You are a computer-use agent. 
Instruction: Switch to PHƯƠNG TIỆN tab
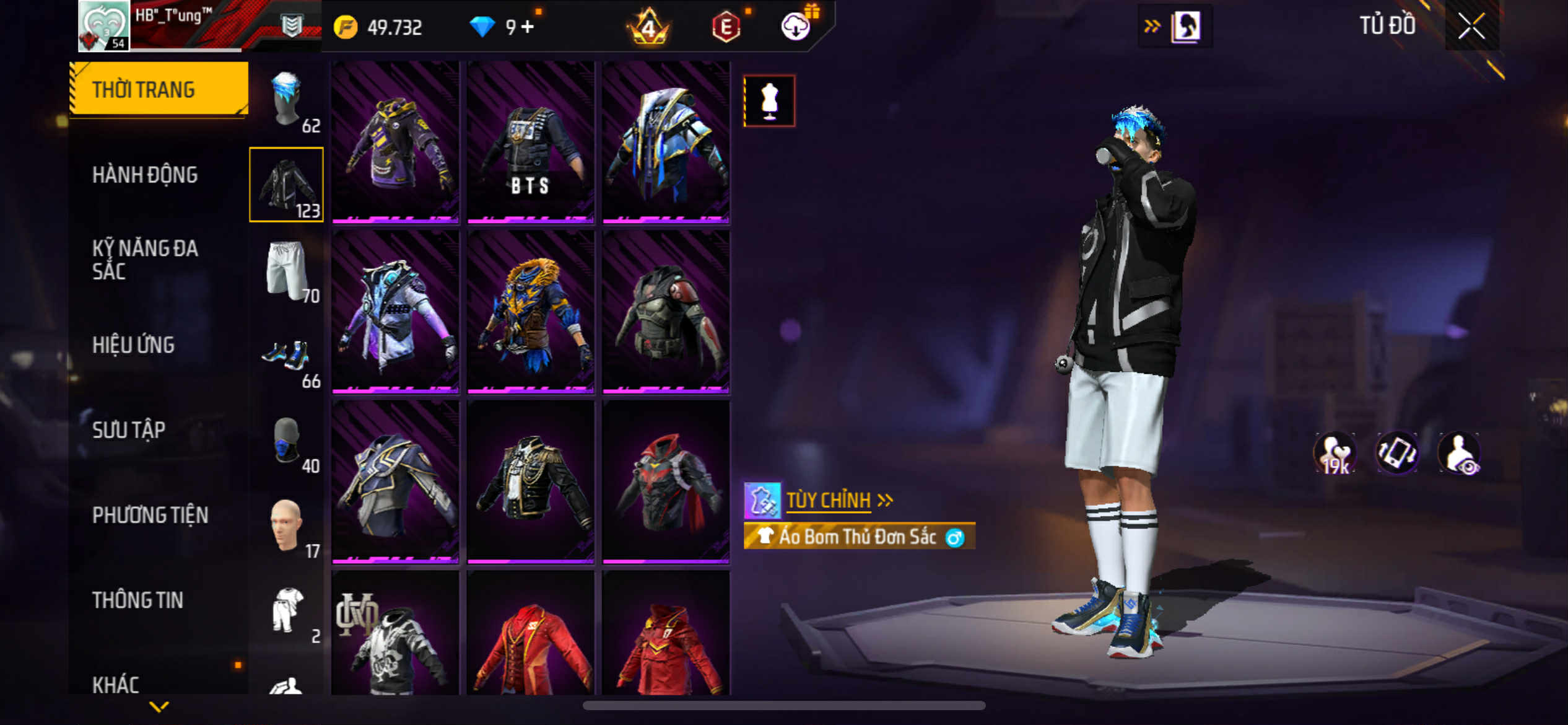[150, 515]
